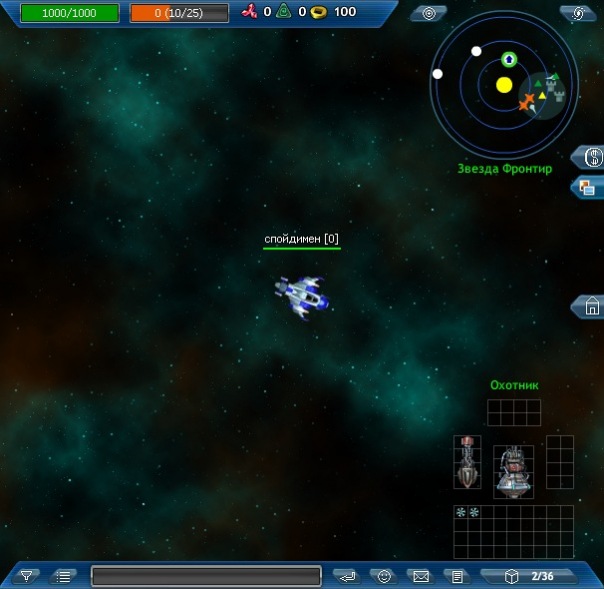Focus the chat input field
Viewport: 604px width, 589px height.
pos(206,576)
